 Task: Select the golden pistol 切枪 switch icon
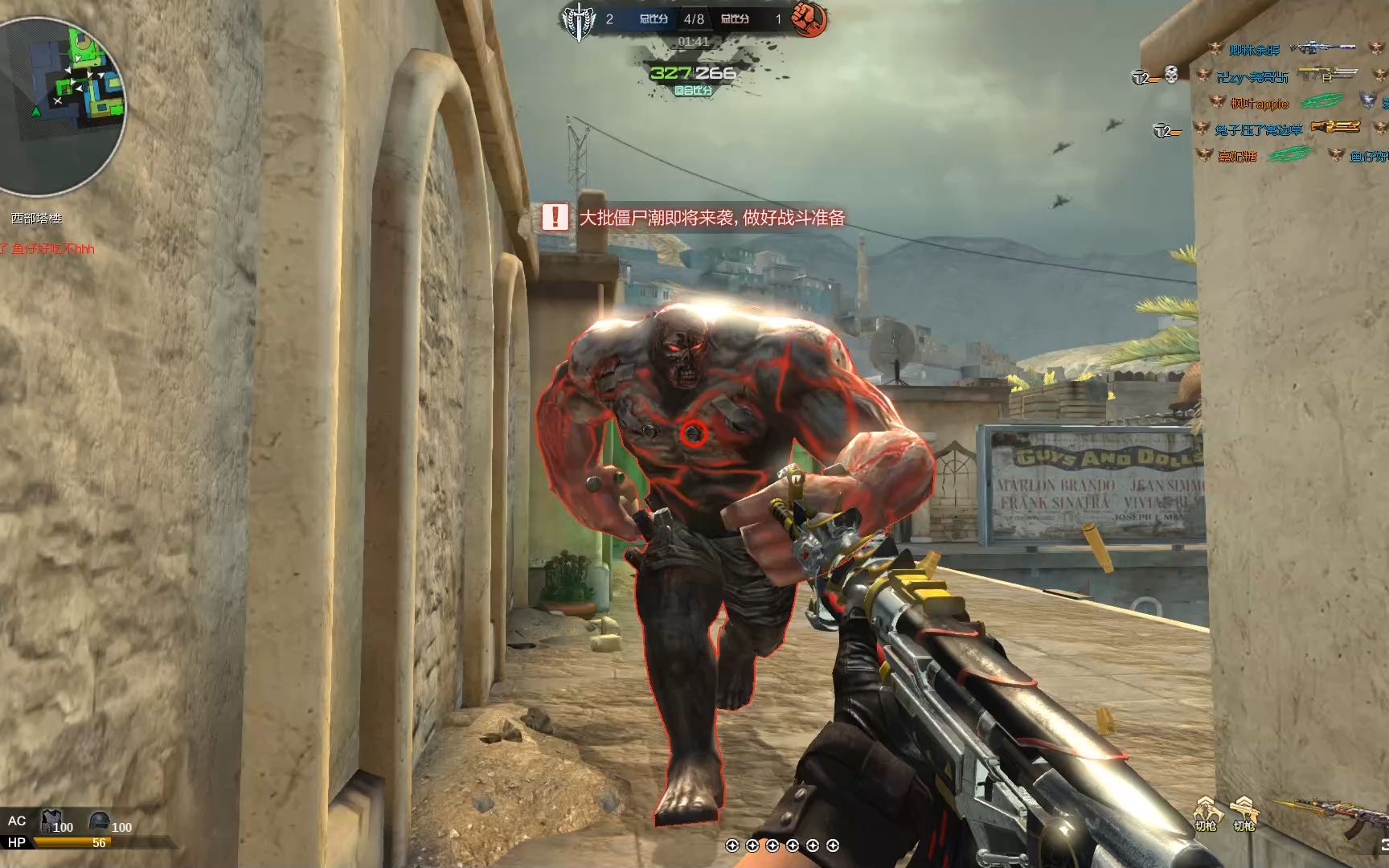tap(1244, 813)
